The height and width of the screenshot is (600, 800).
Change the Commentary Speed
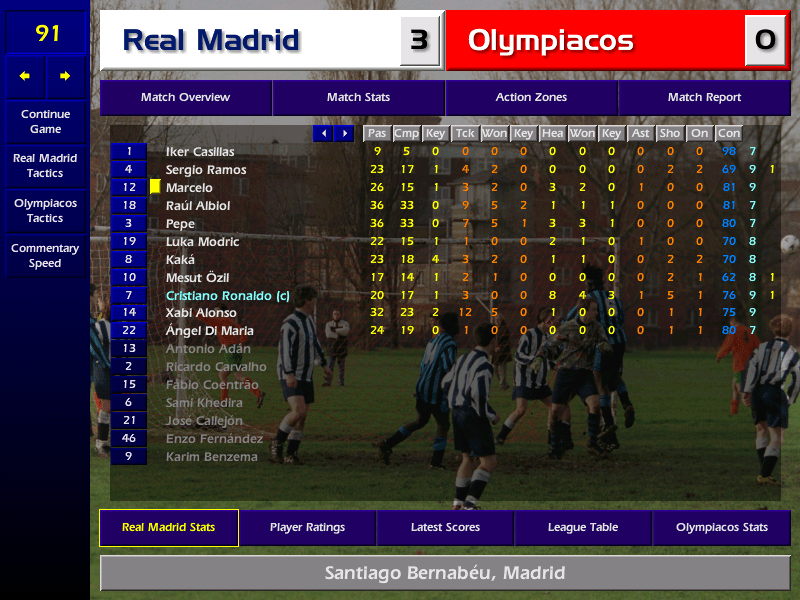coord(45,255)
